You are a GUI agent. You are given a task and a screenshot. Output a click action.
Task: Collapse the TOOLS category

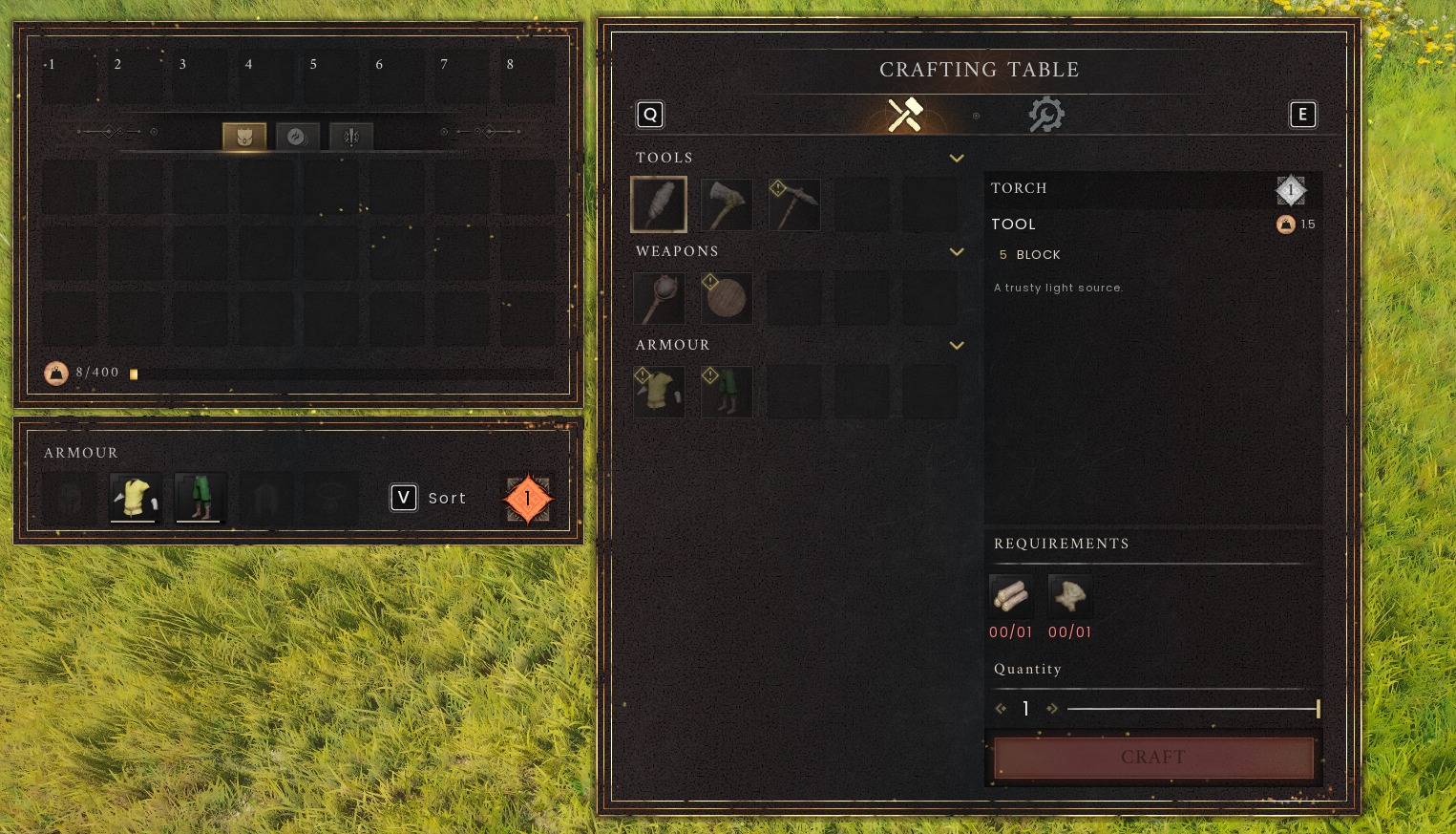pos(957,158)
